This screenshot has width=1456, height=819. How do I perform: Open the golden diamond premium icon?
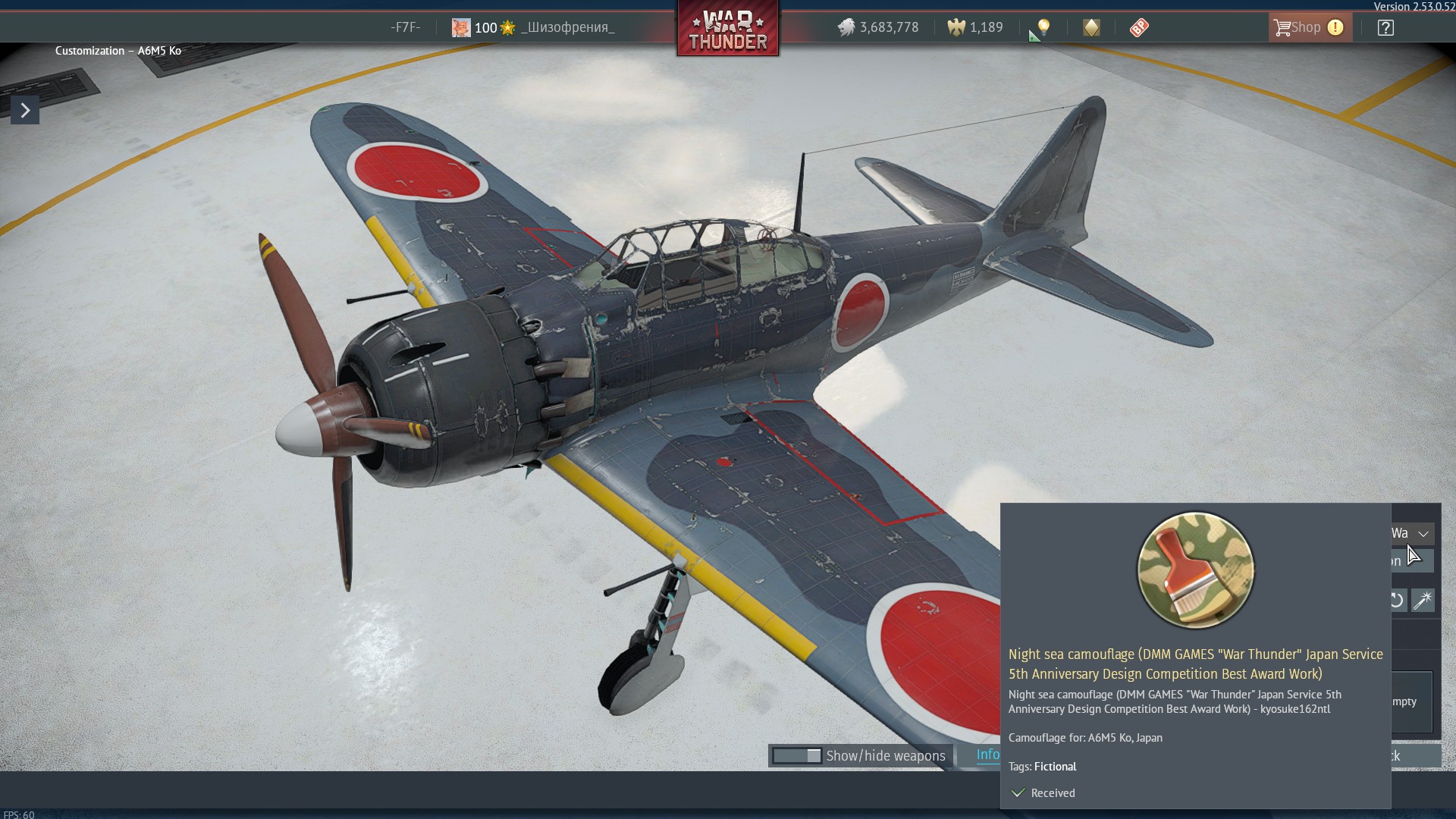(x=1091, y=28)
